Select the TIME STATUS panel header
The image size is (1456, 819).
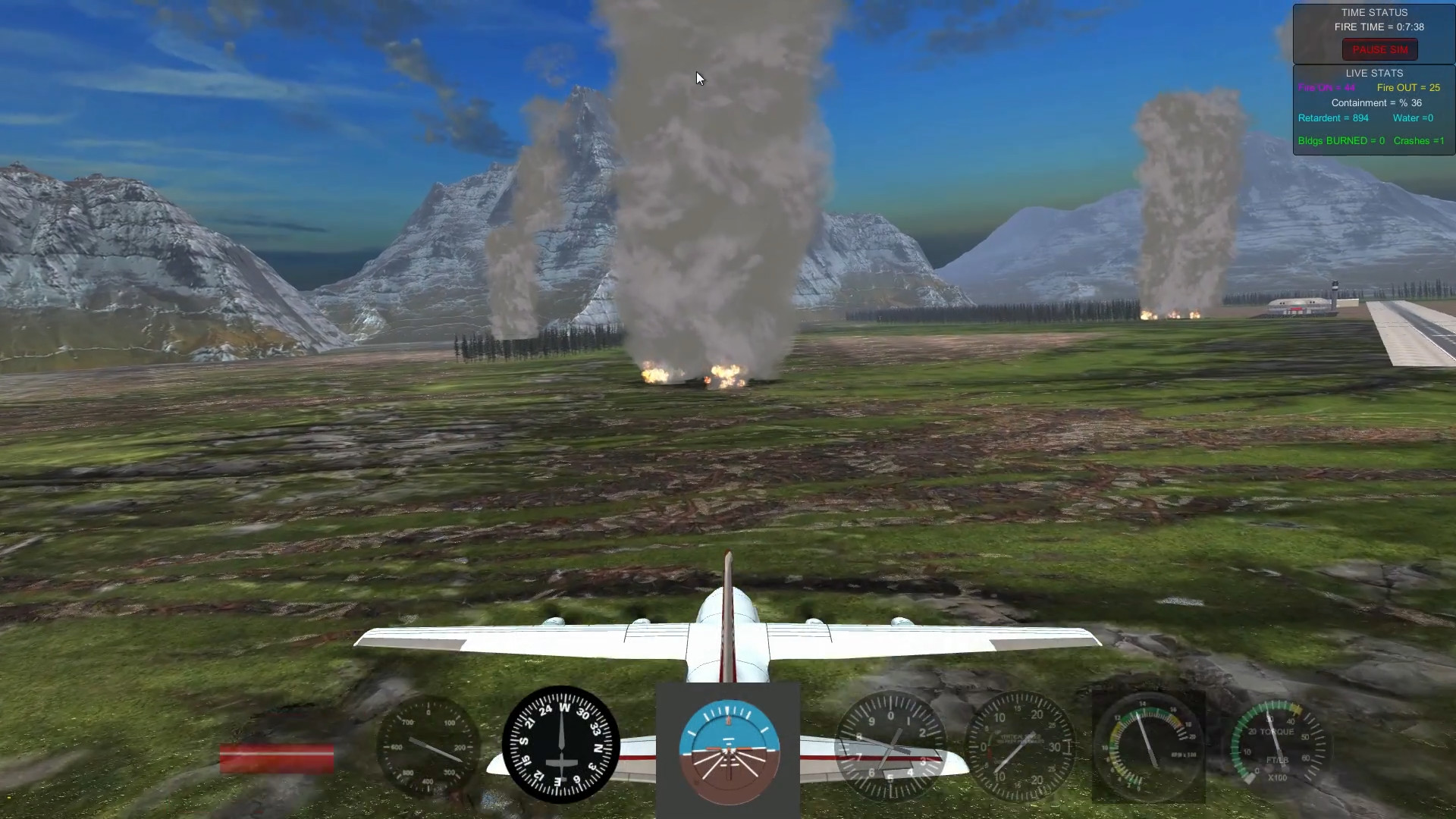(1374, 12)
